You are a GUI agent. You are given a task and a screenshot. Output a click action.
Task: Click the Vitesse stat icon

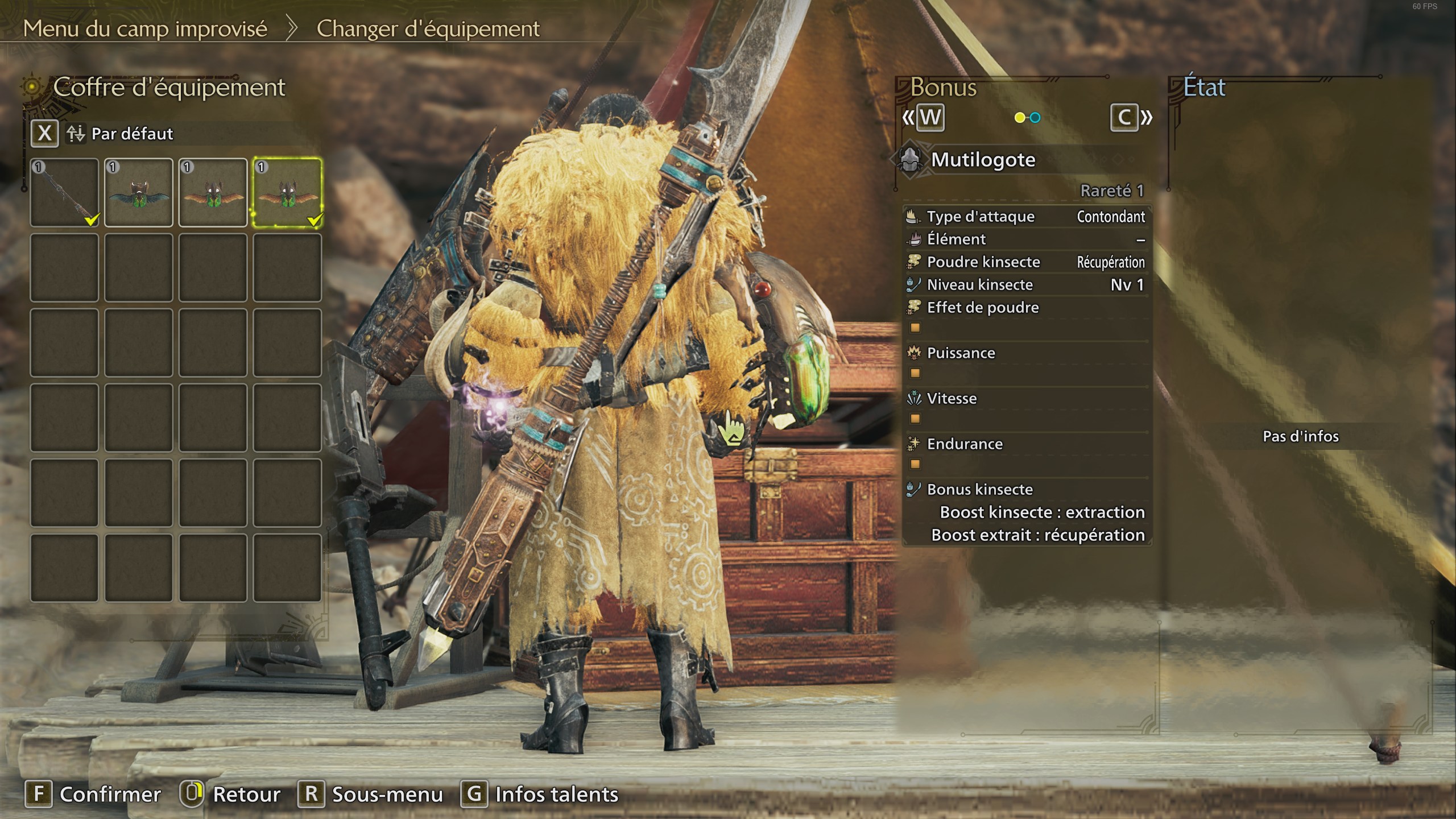[x=915, y=398]
